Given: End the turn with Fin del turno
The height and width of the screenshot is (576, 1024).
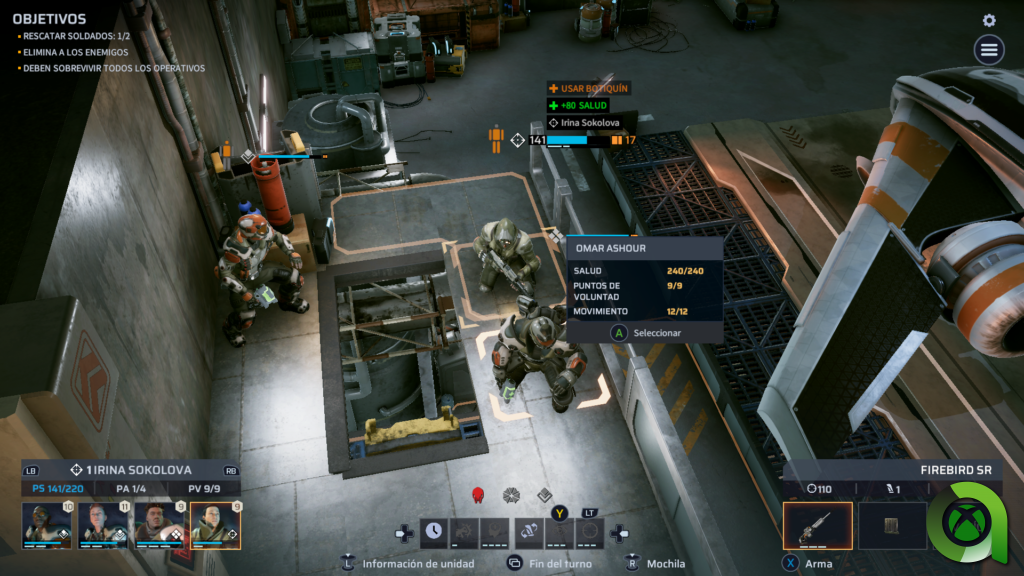Looking at the screenshot, I should coord(552,563).
